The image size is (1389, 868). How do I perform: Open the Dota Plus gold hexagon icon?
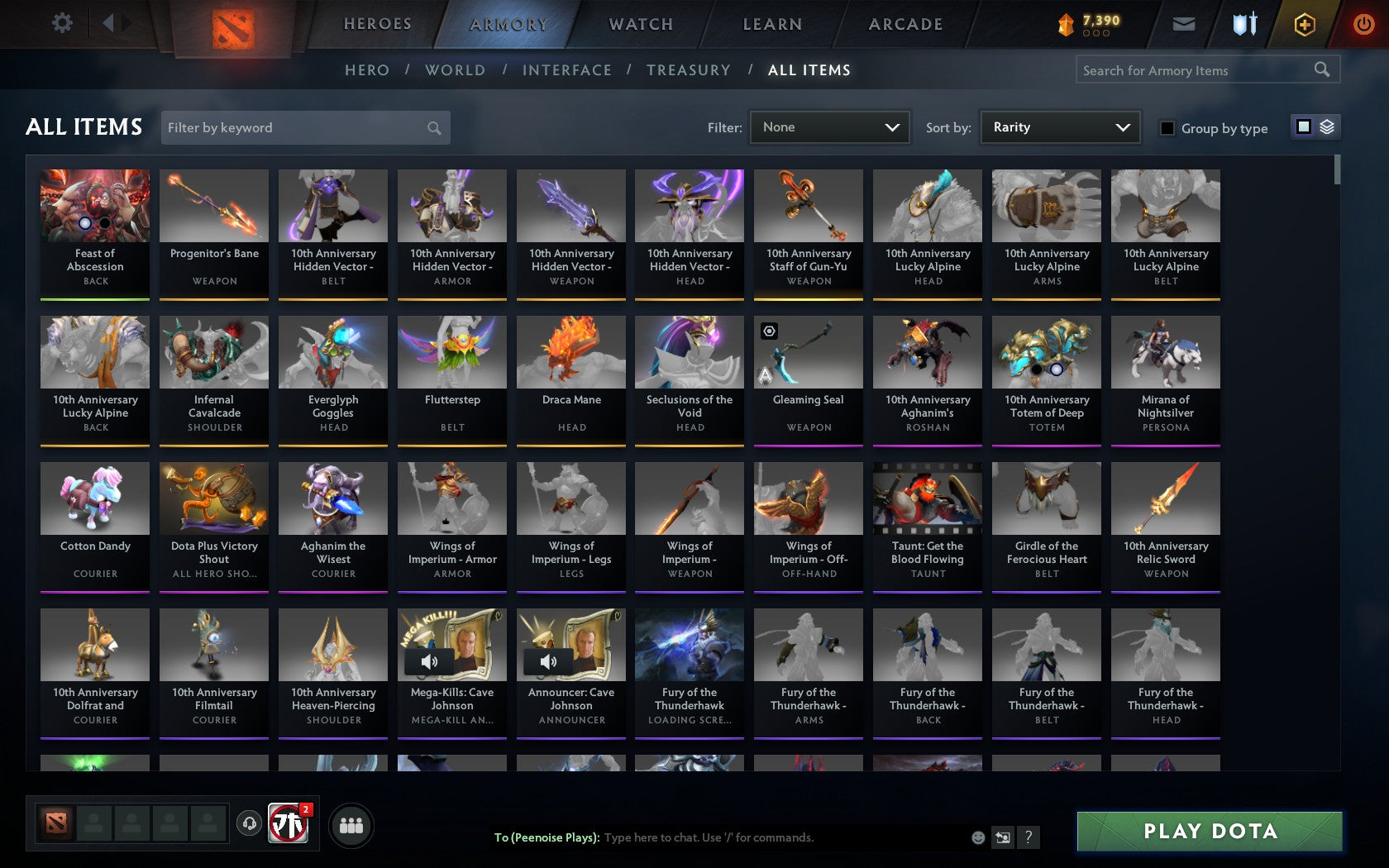pos(1304,24)
